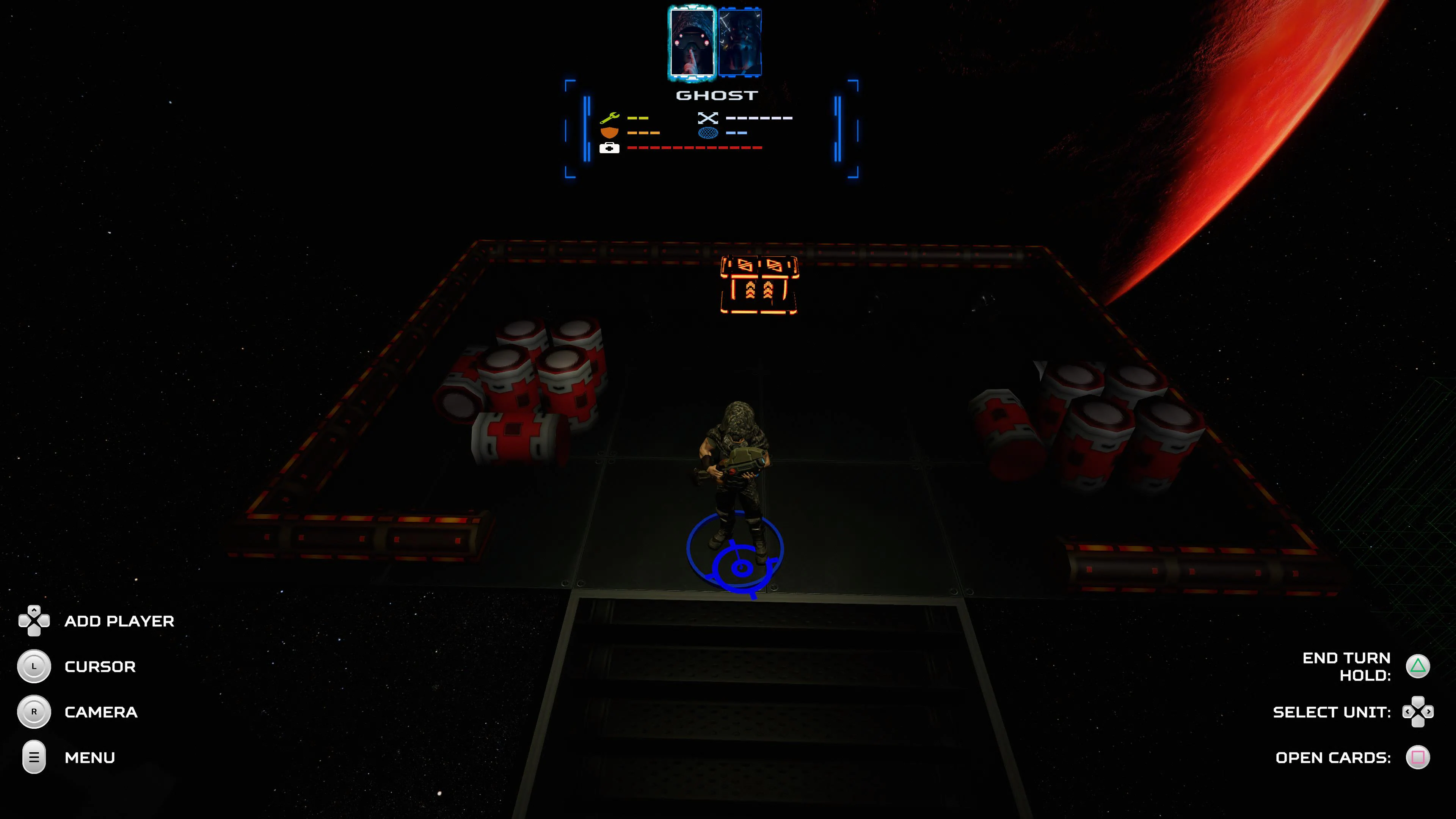Select the L-stick Cursor control icon
The height and width of the screenshot is (819, 1456).
pyautogui.click(x=34, y=667)
